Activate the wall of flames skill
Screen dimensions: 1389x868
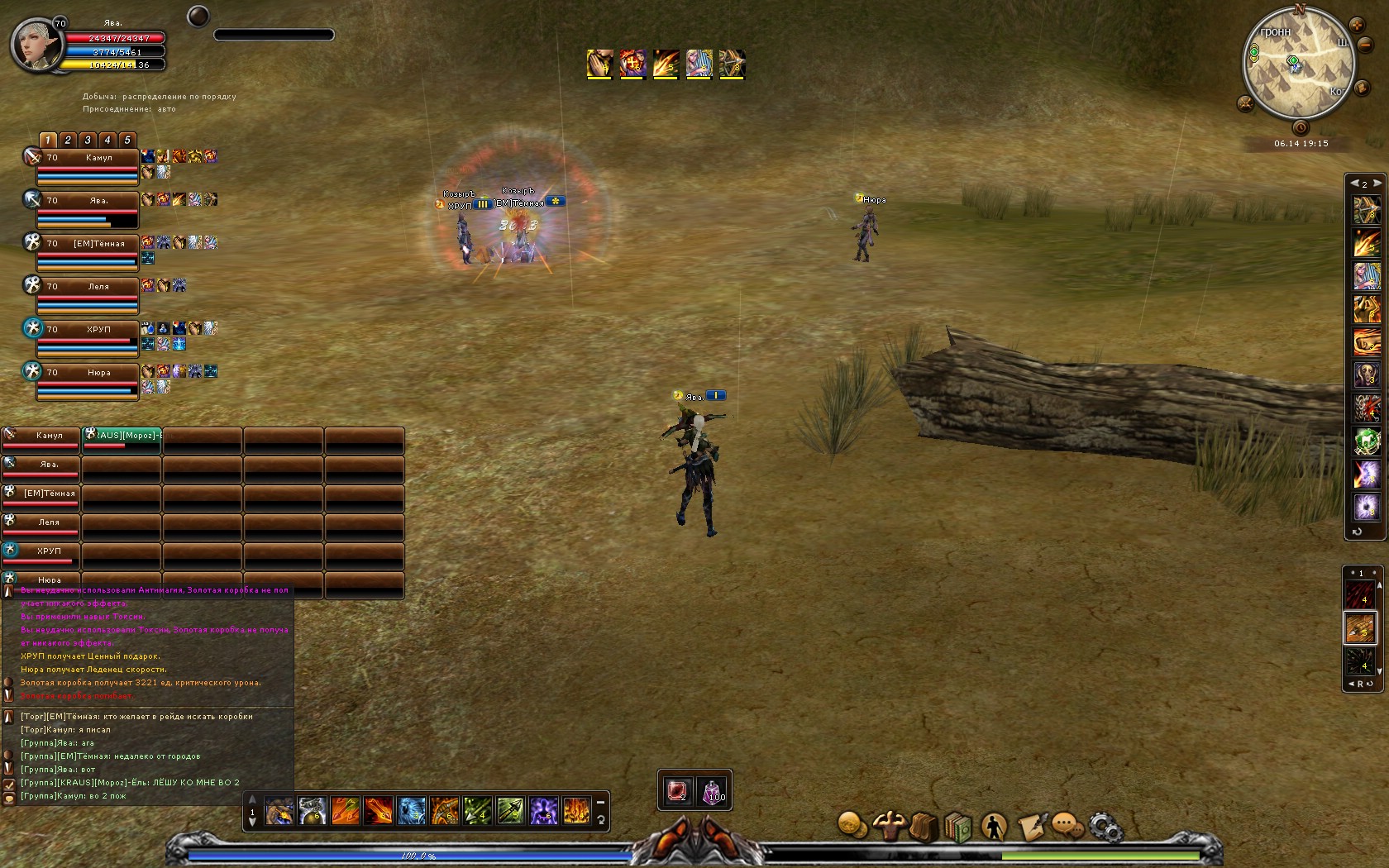pyautogui.click(x=576, y=811)
